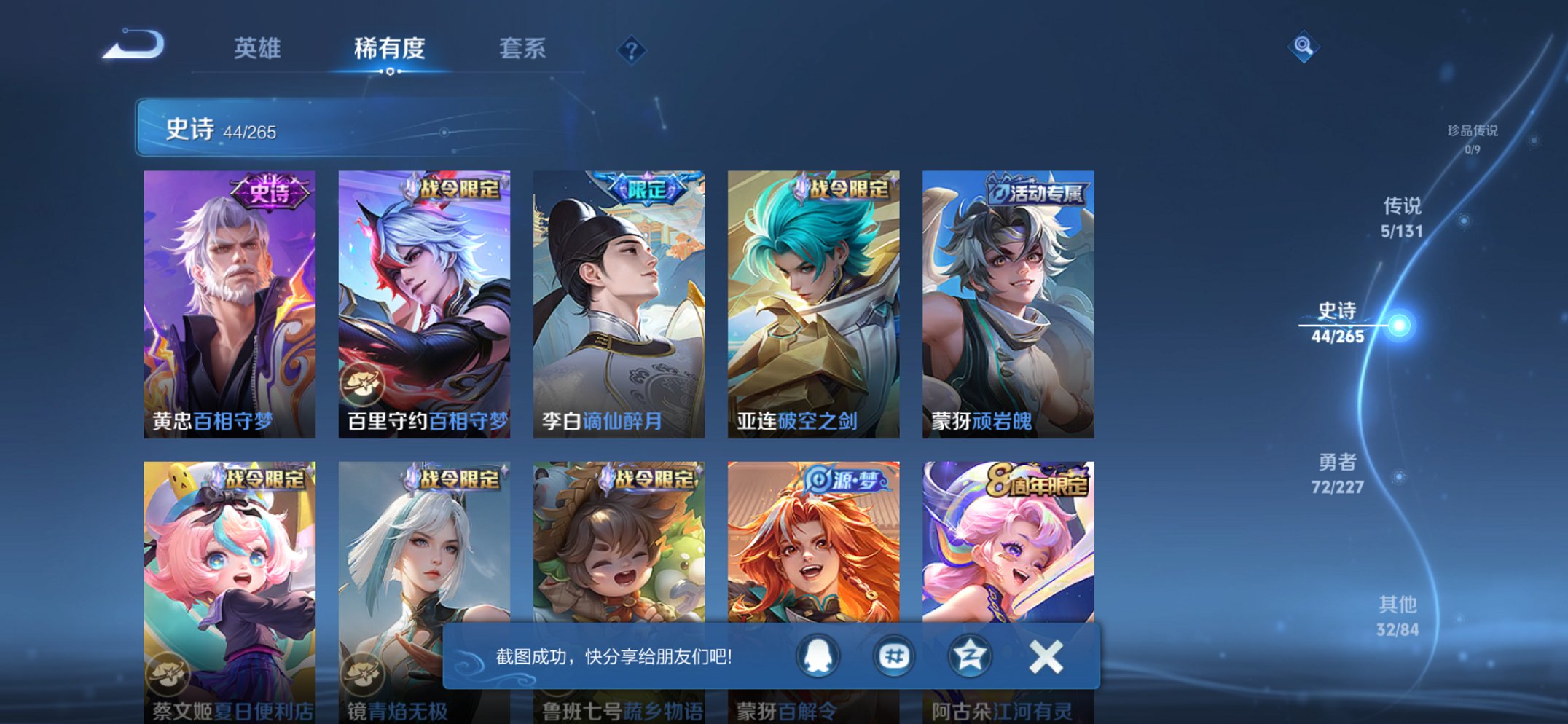The width and height of the screenshot is (1568, 724).
Task: Share screenshot to Qzone star icon
Action: (x=969, y=656)
